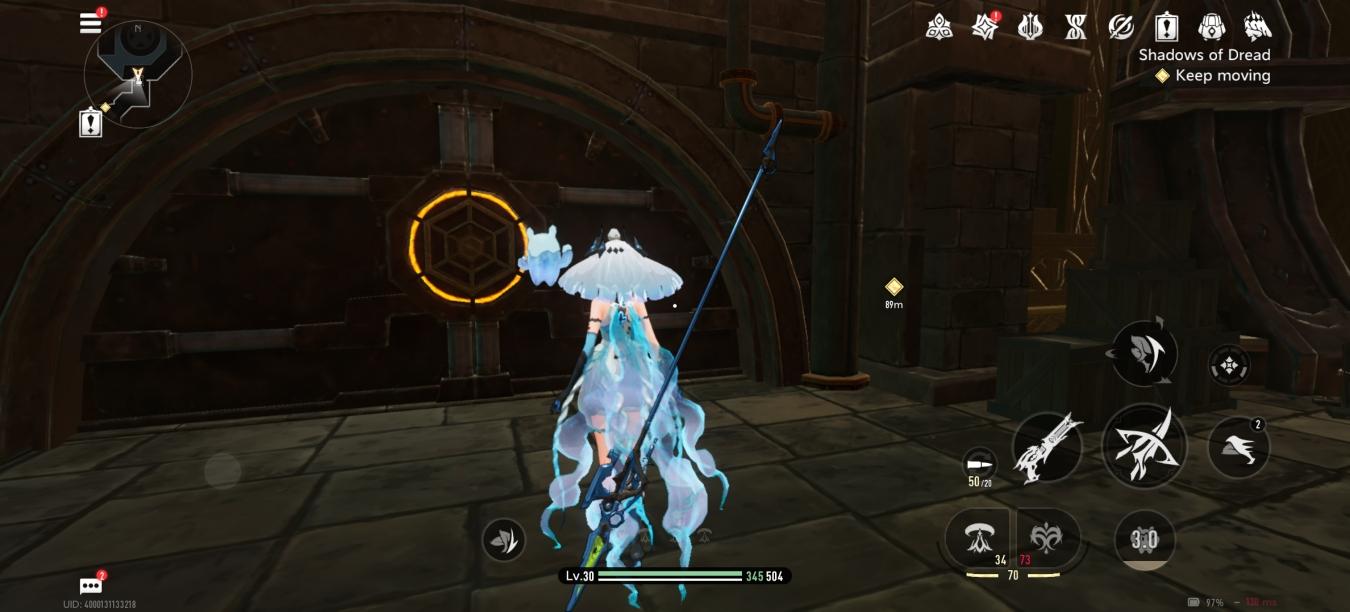Open the chat speech bubble
Viewport: 1350px width, 612px height.
[91, 586]
